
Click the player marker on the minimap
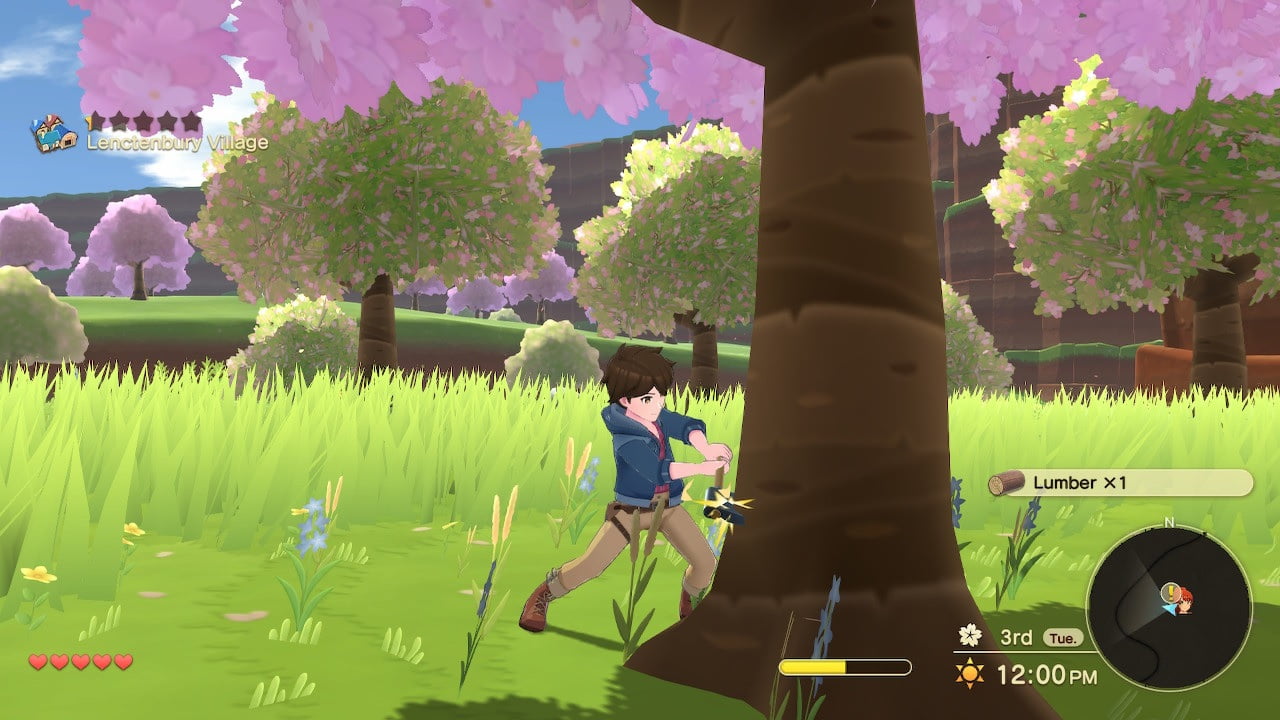tap(1184, 603)
